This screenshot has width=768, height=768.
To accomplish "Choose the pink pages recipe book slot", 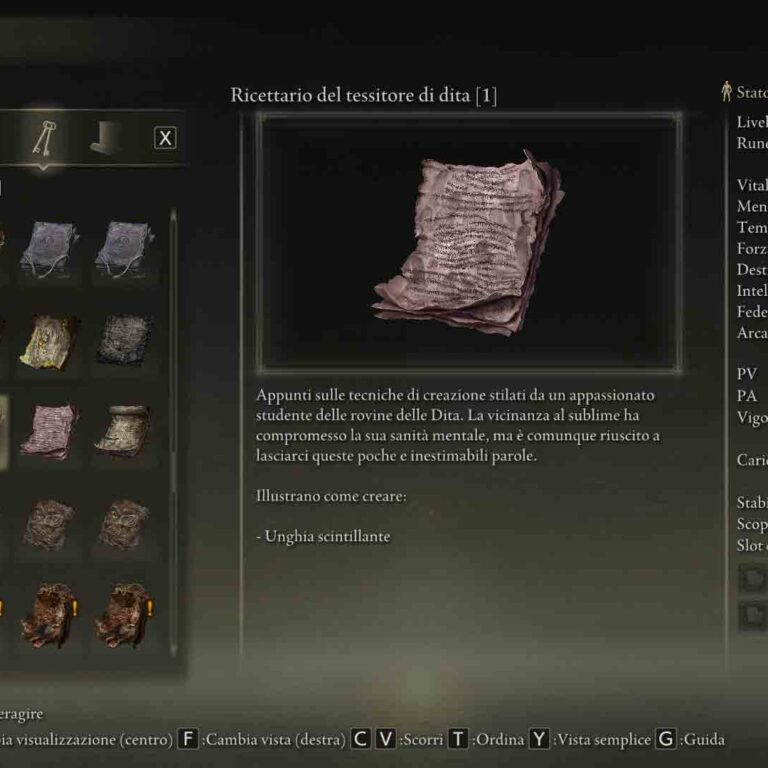I will point(49,430).
